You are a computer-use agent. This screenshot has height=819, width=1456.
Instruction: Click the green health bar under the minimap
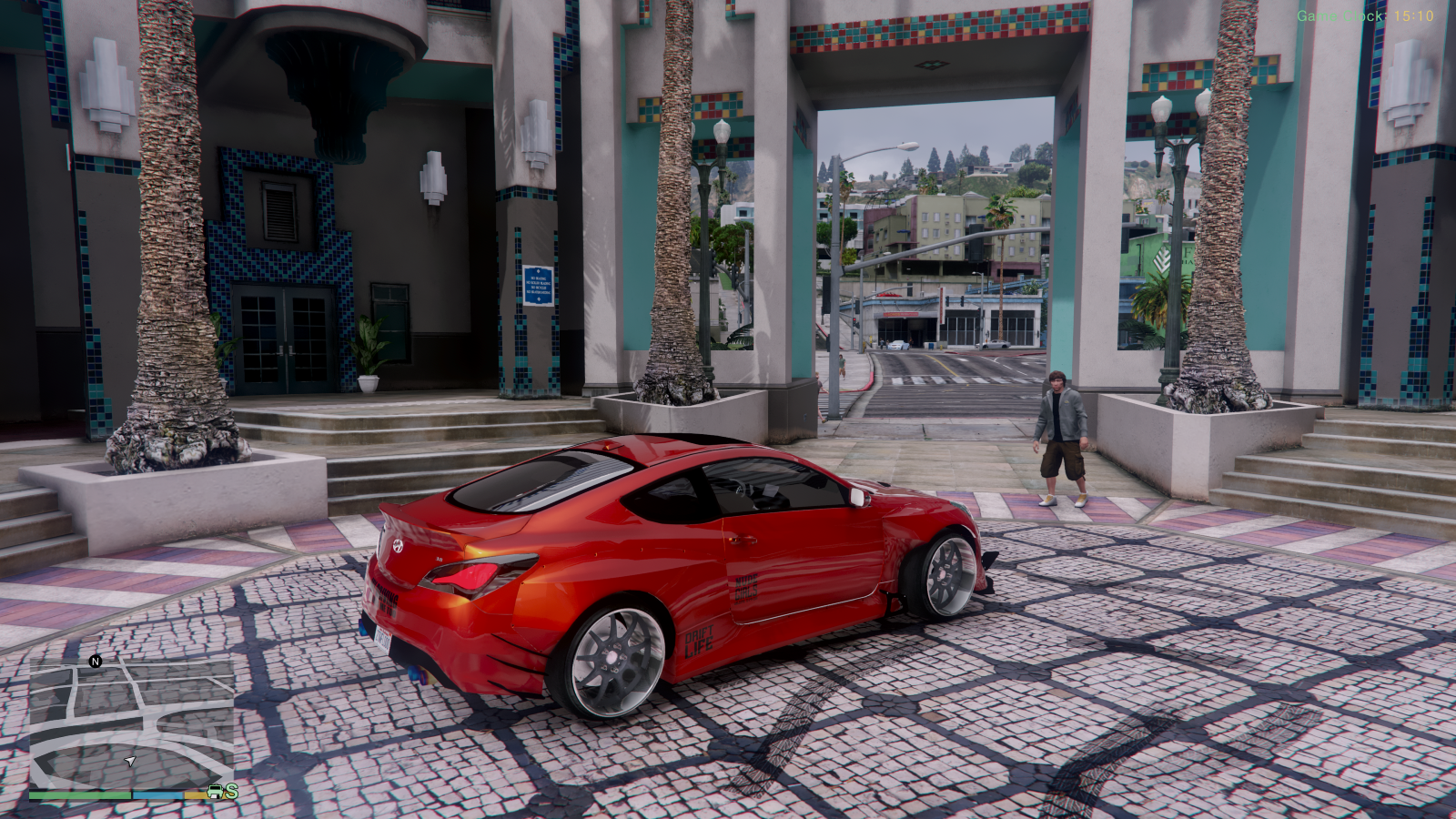[82, 795]
